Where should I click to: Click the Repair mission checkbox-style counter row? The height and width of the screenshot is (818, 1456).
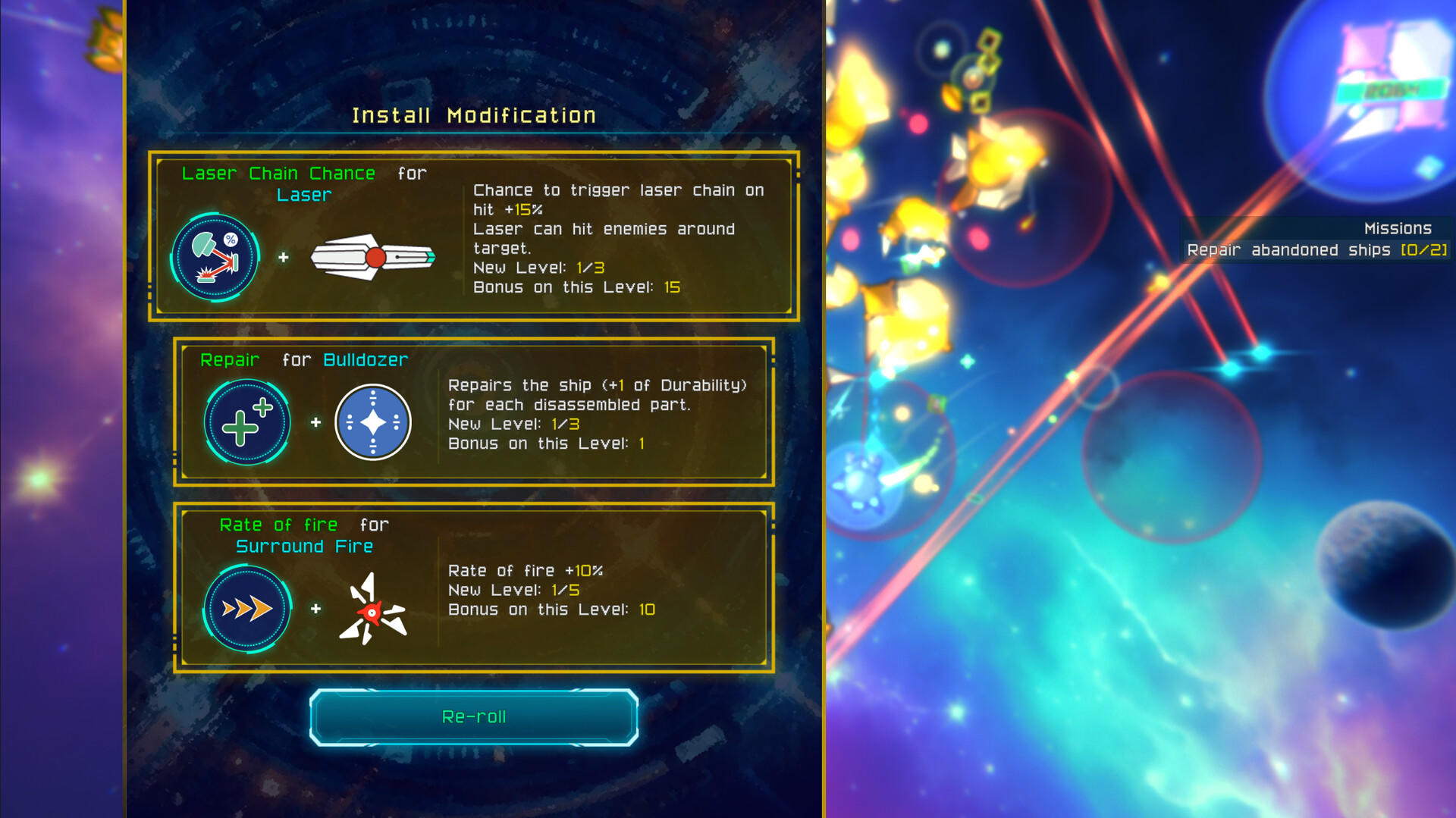point(1317,249)
